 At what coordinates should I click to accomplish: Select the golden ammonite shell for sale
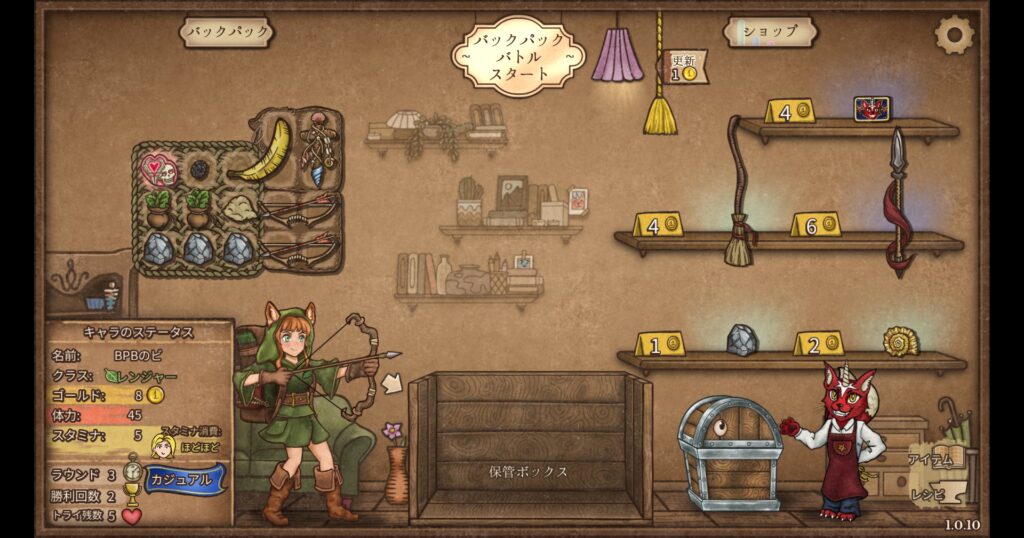[x=900, y=341]
